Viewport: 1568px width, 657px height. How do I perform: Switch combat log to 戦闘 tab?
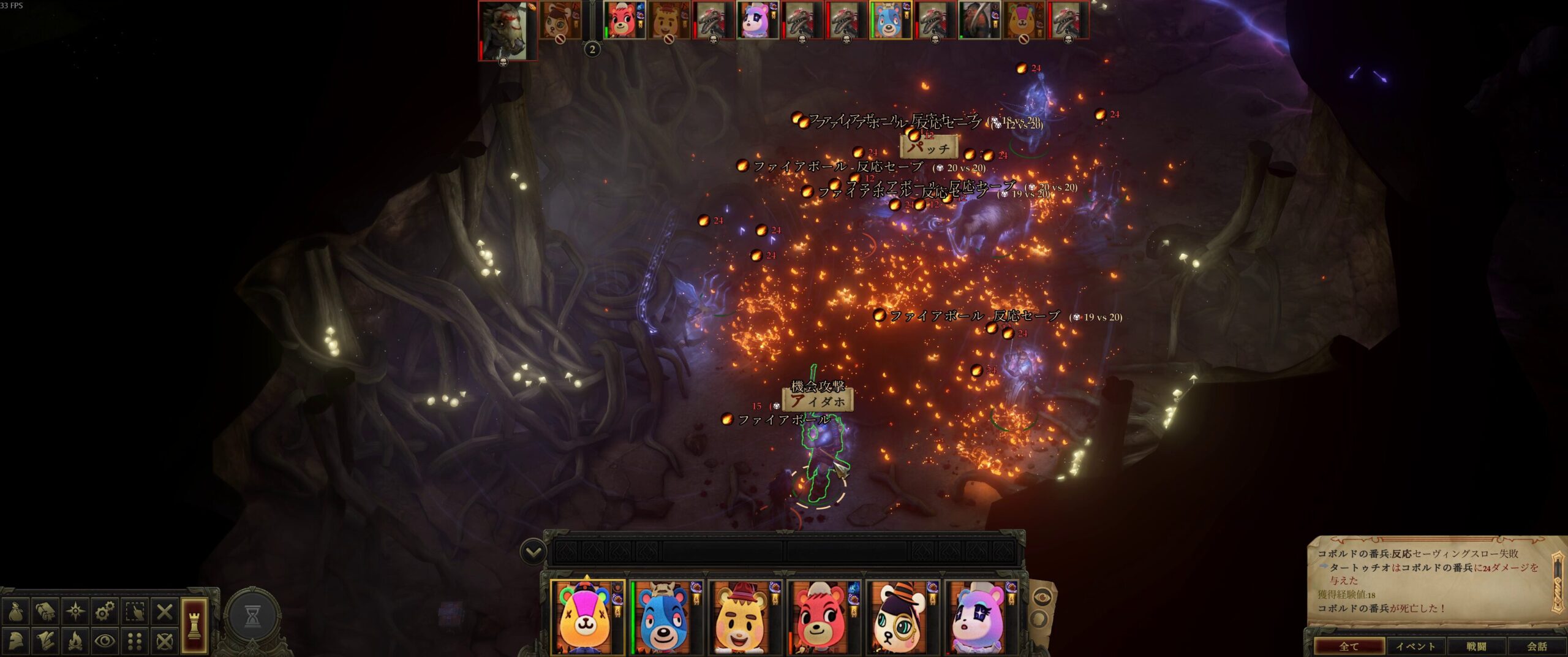pyautogui.click(x=1476, y=646)
